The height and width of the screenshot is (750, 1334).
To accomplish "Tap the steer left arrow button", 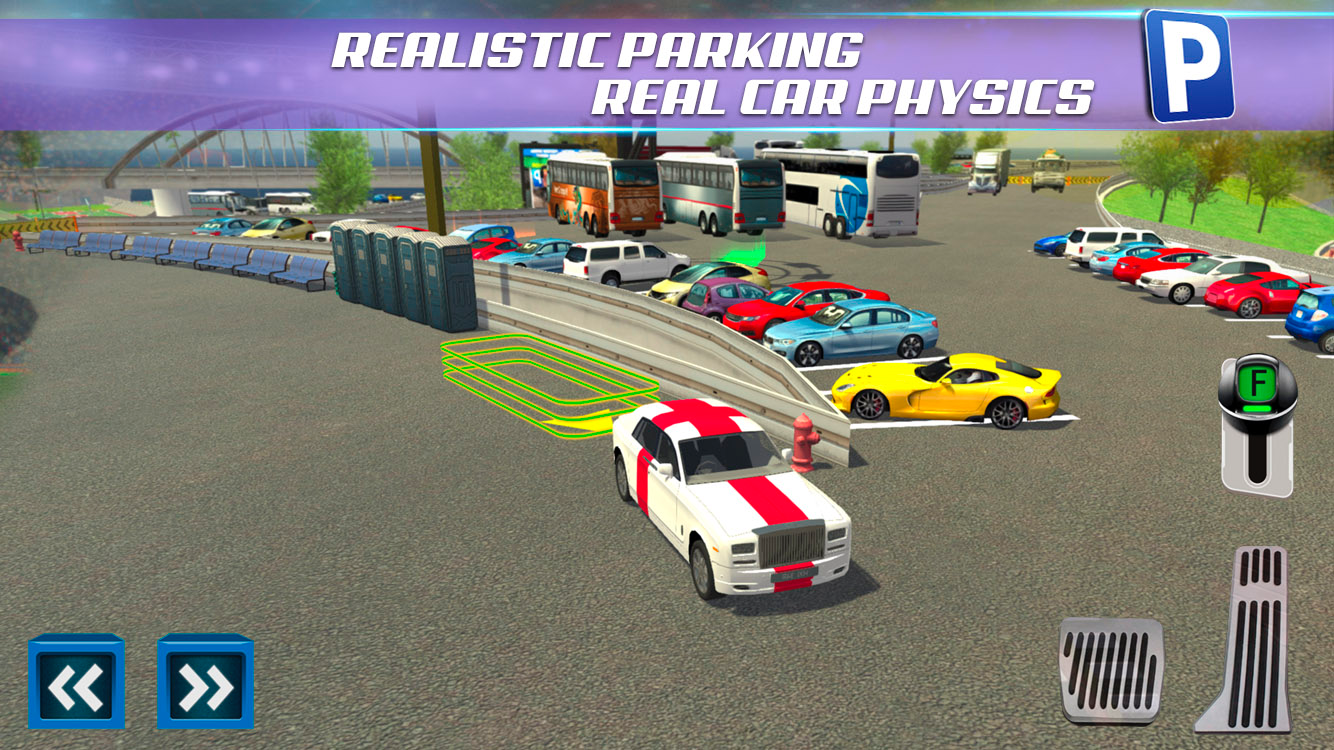I will point(77,683).
